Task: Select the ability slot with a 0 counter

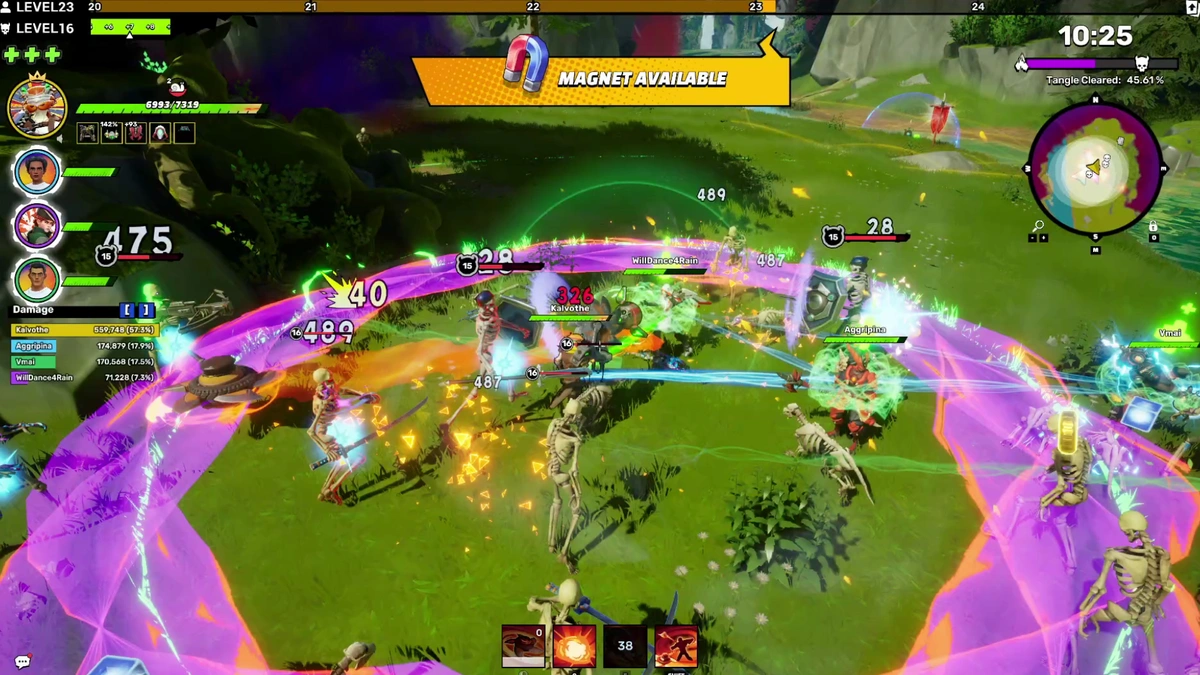Action: click(x=523, y=646)
